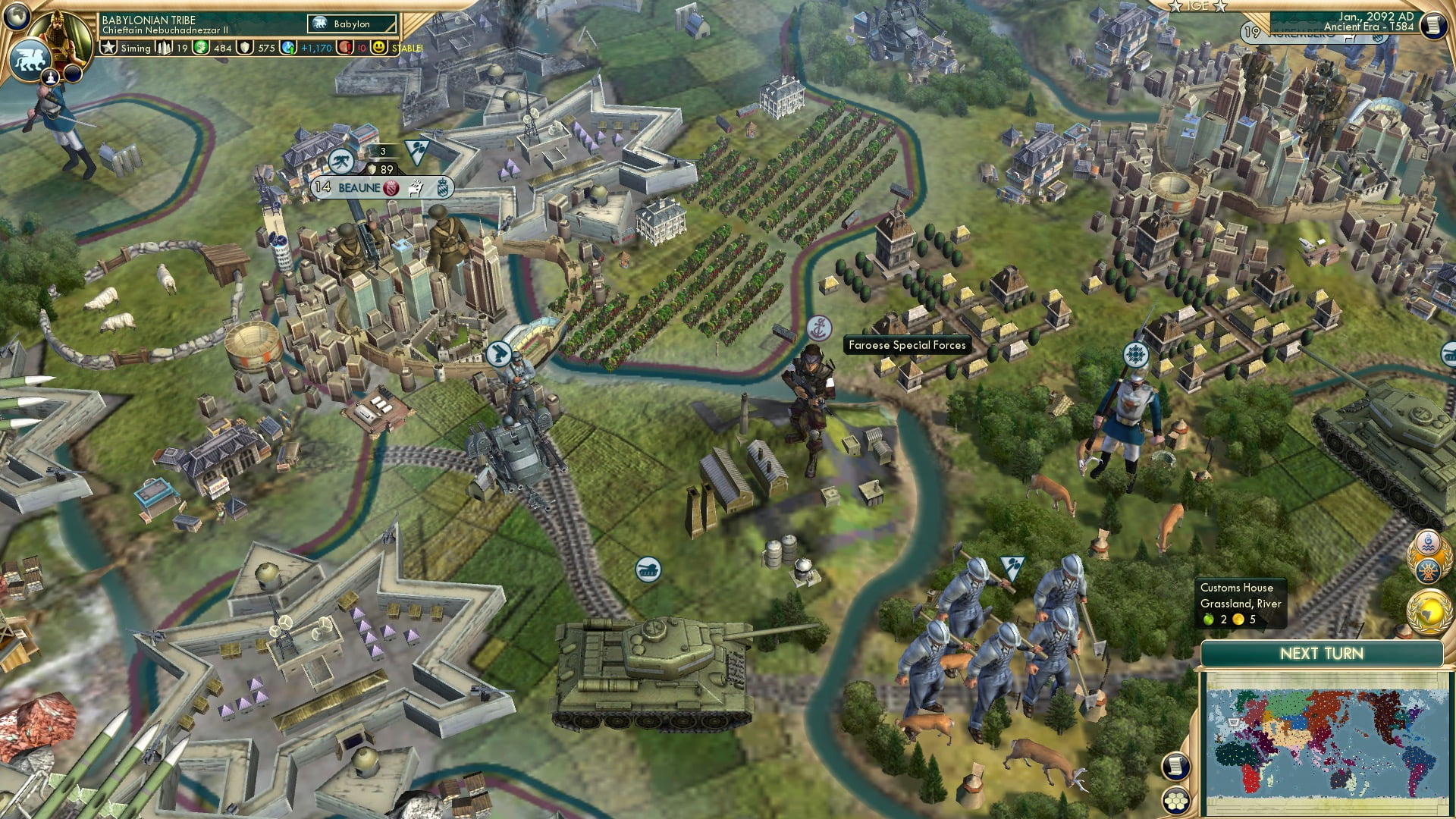Click the water swirl notification icon
1456x819 pixels.
(x=1429, y=543)
